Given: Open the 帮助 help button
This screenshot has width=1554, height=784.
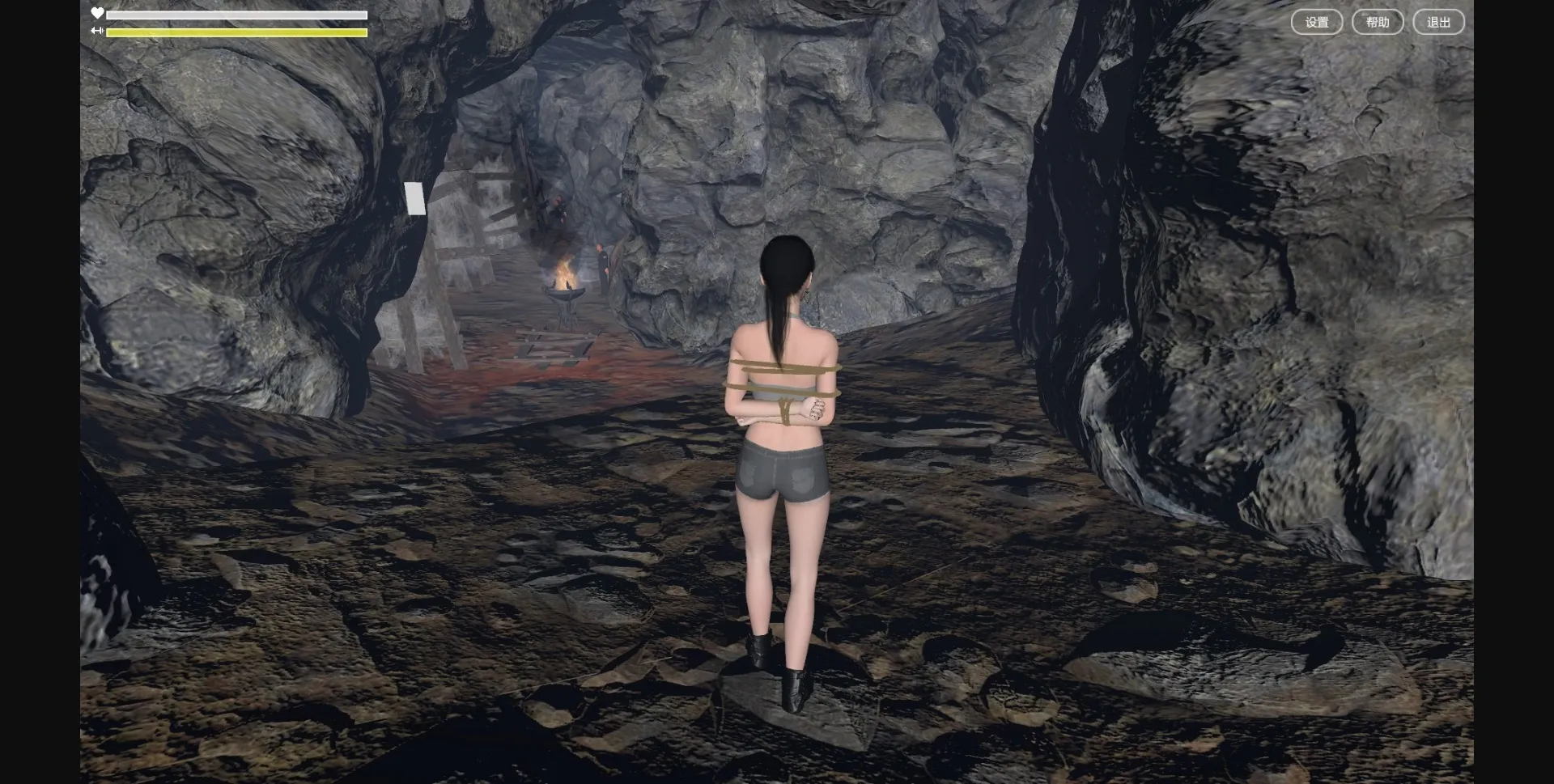Looking at the screenshot, I should (1377, 22).
